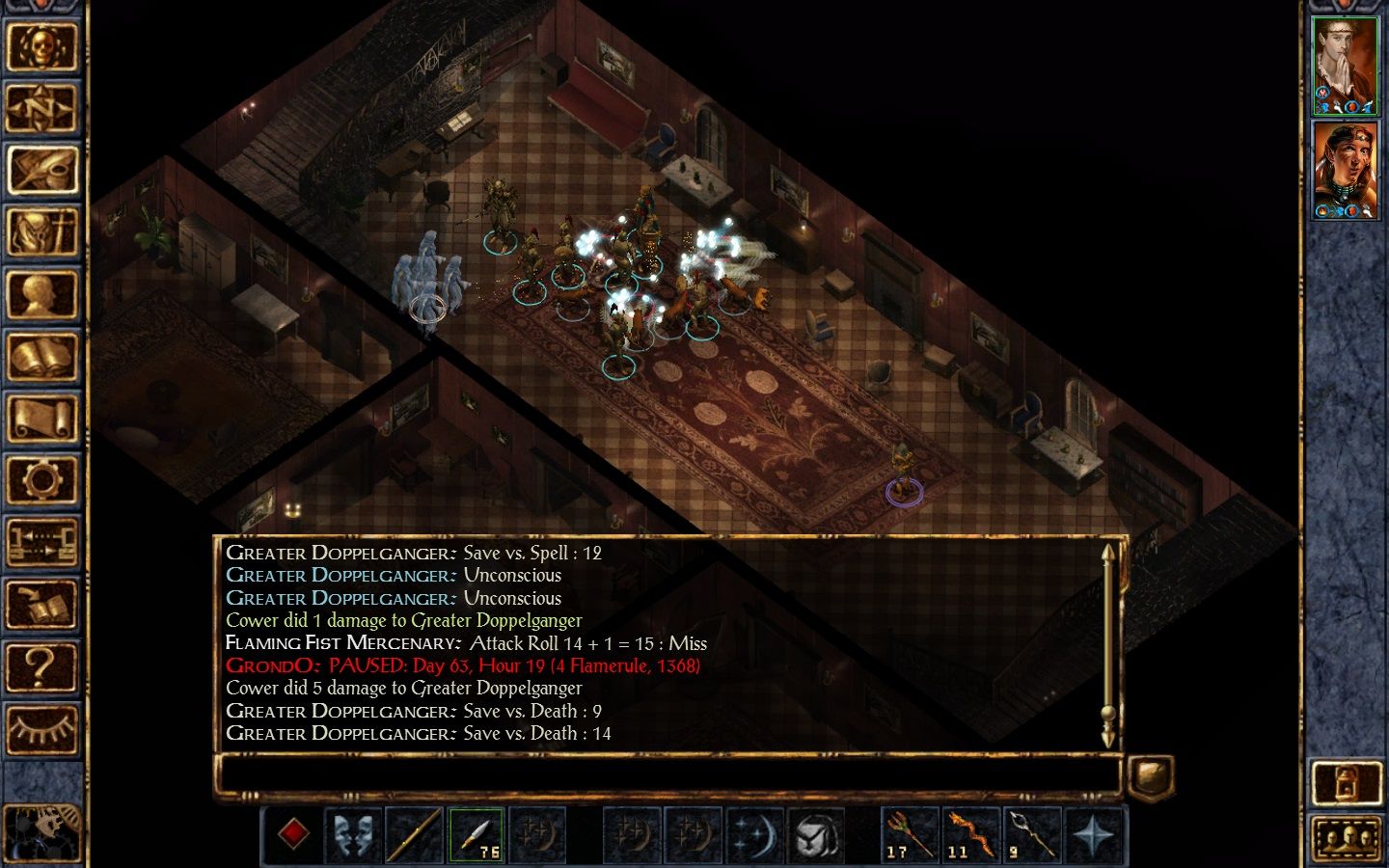The image size is (1389, 868).
Task: Open the journal with the quill icon
Action: (41, 170)
